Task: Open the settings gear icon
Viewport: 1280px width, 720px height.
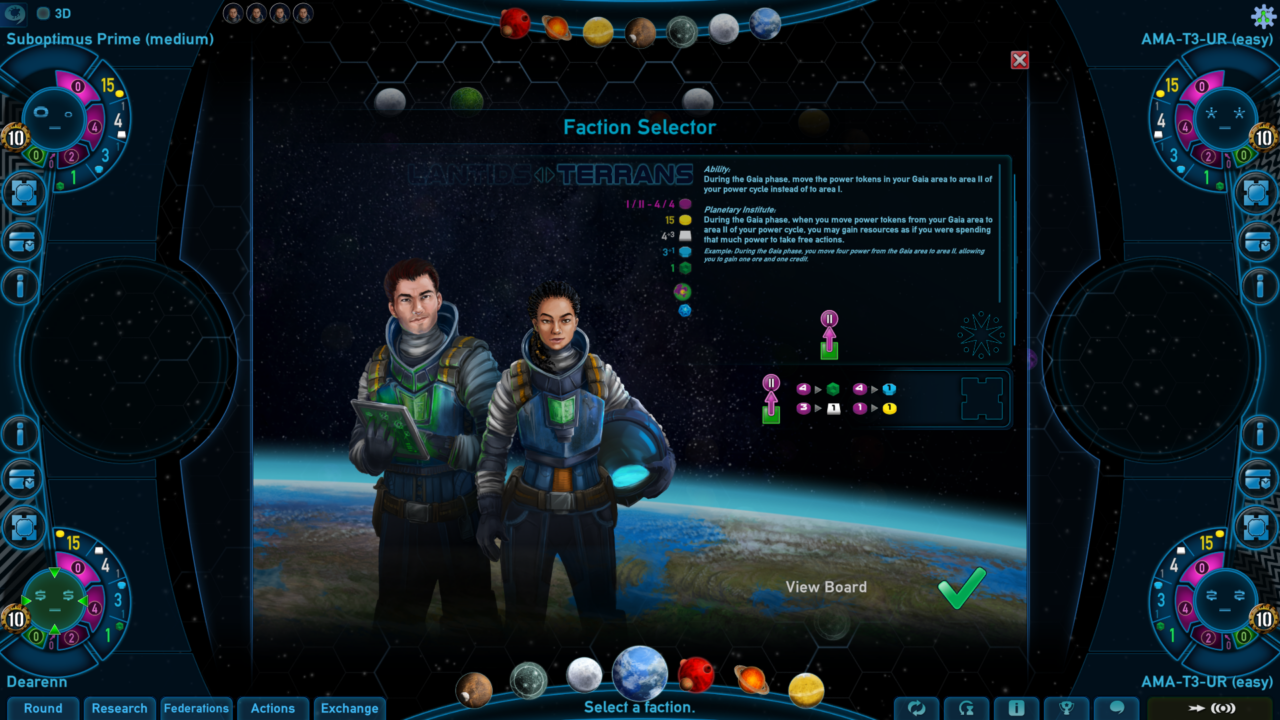Action: (1263, 15)
